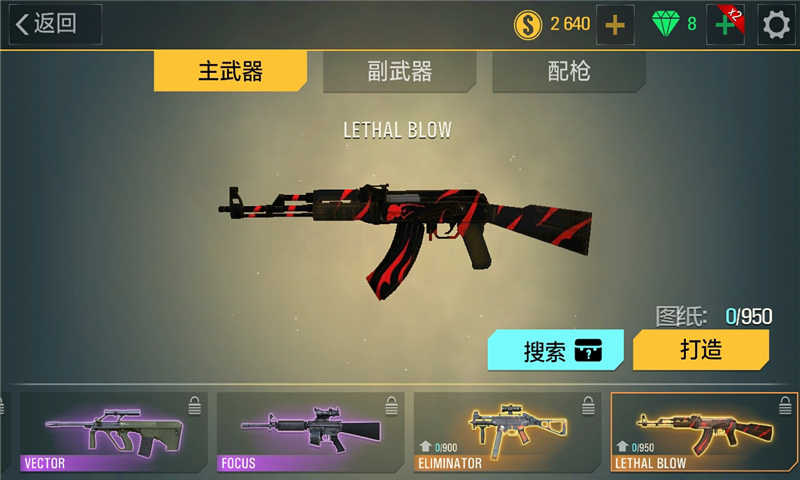
Task: Open the 配枪 tab
Action: point(569,72)
